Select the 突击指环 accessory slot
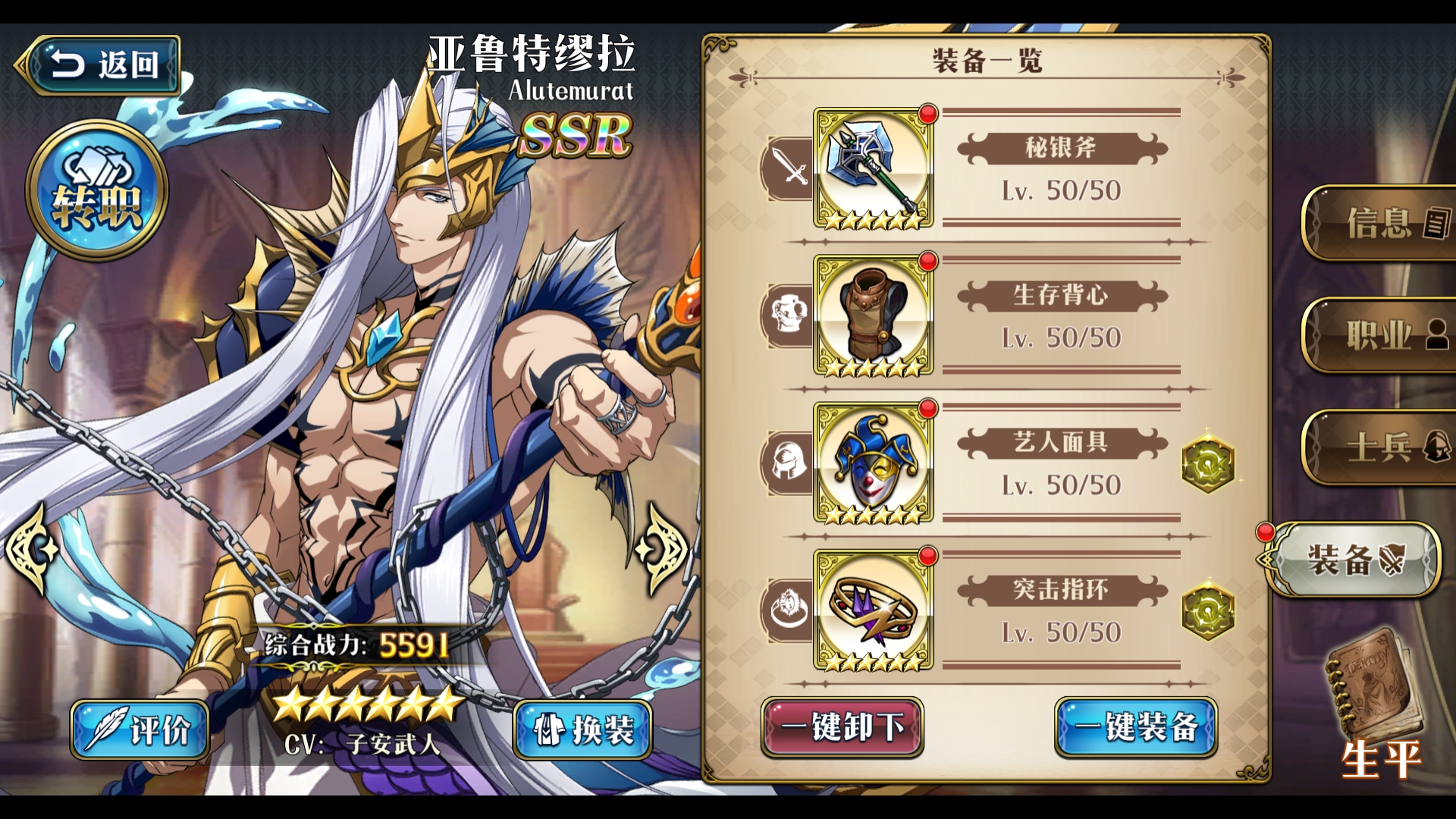The width and height of the screenshot is (1456, 819). (874, 610)
